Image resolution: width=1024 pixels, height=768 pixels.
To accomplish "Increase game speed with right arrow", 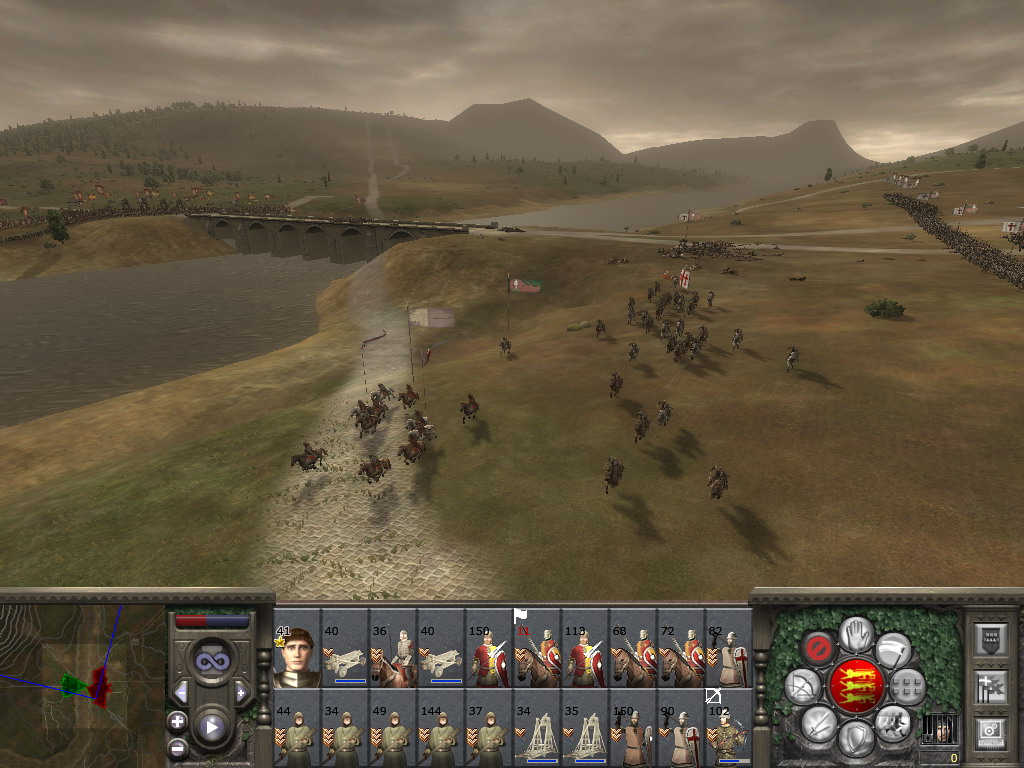I will [241, 692].
